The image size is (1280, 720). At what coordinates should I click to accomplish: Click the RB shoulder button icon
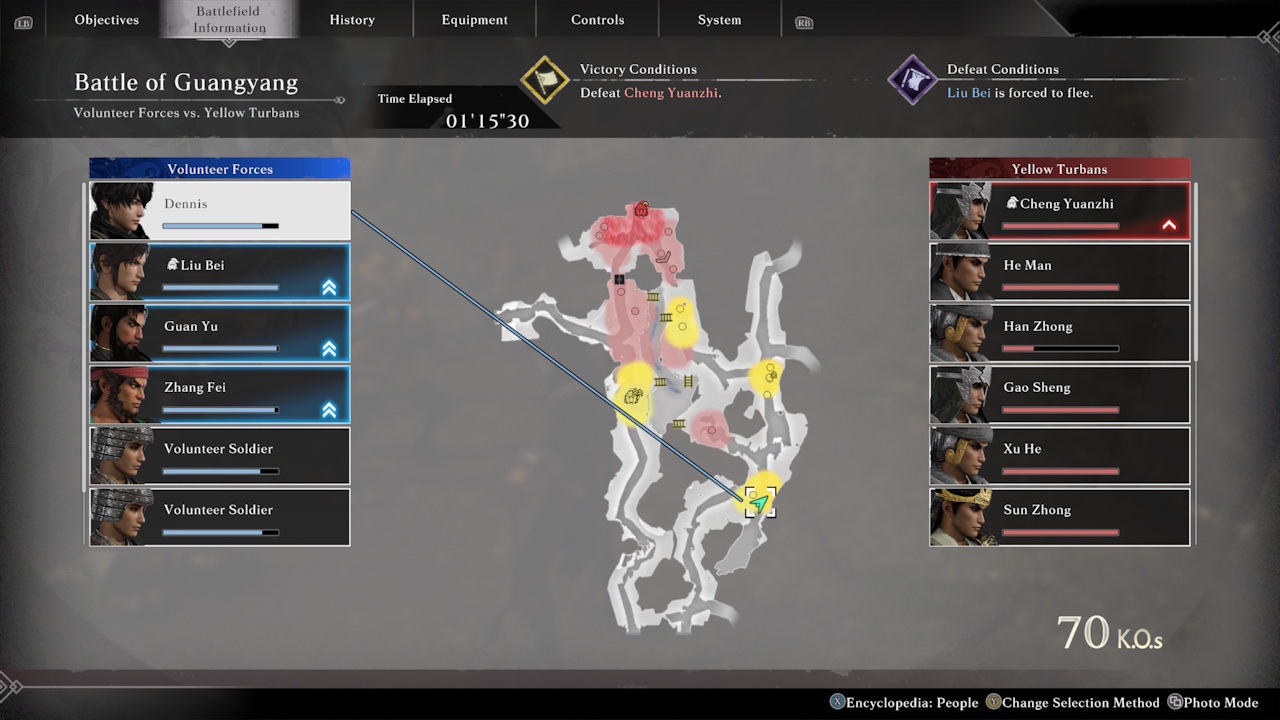[803, 22]
